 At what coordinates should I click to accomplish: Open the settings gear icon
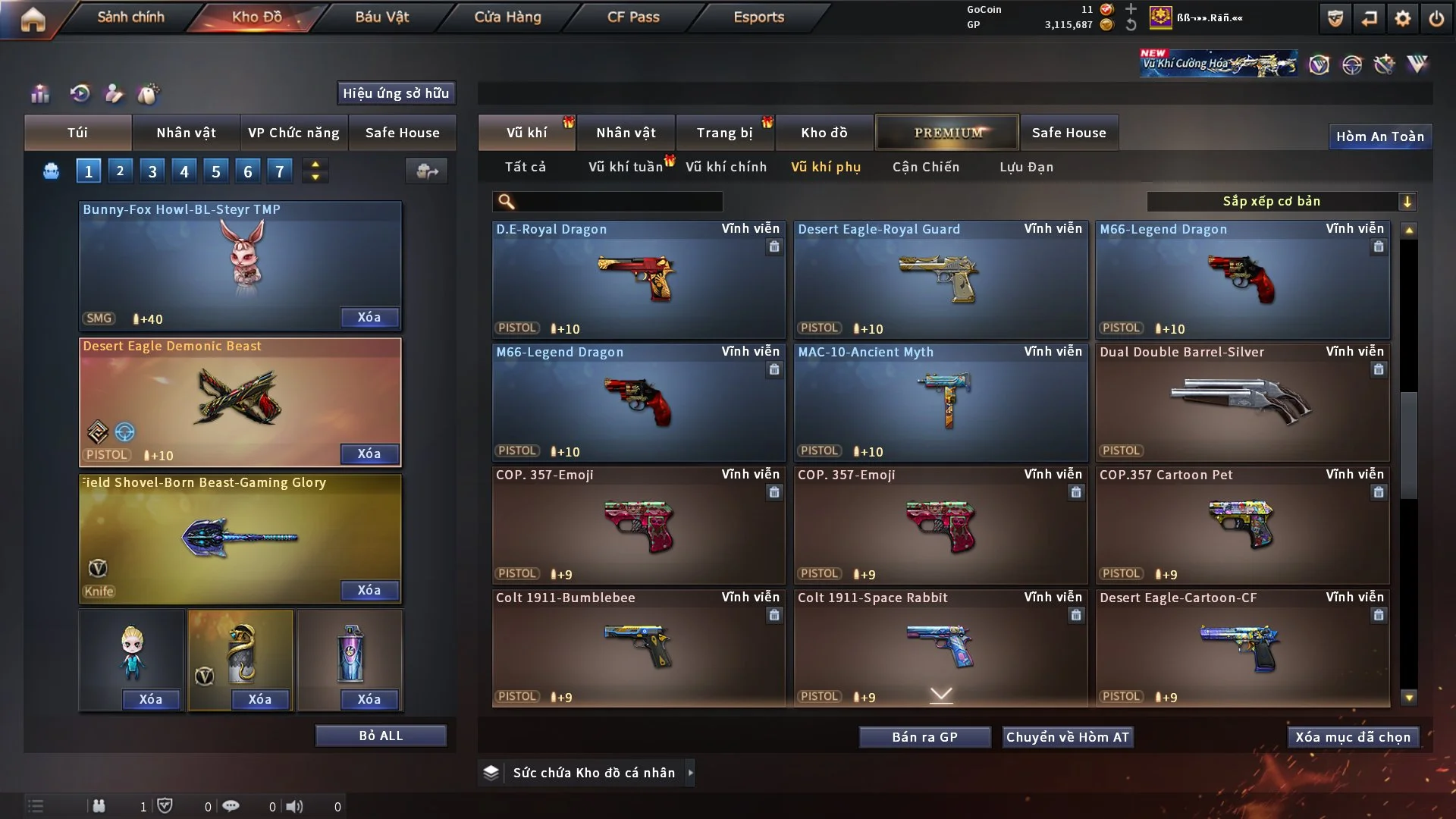[x=1402, y=19]
